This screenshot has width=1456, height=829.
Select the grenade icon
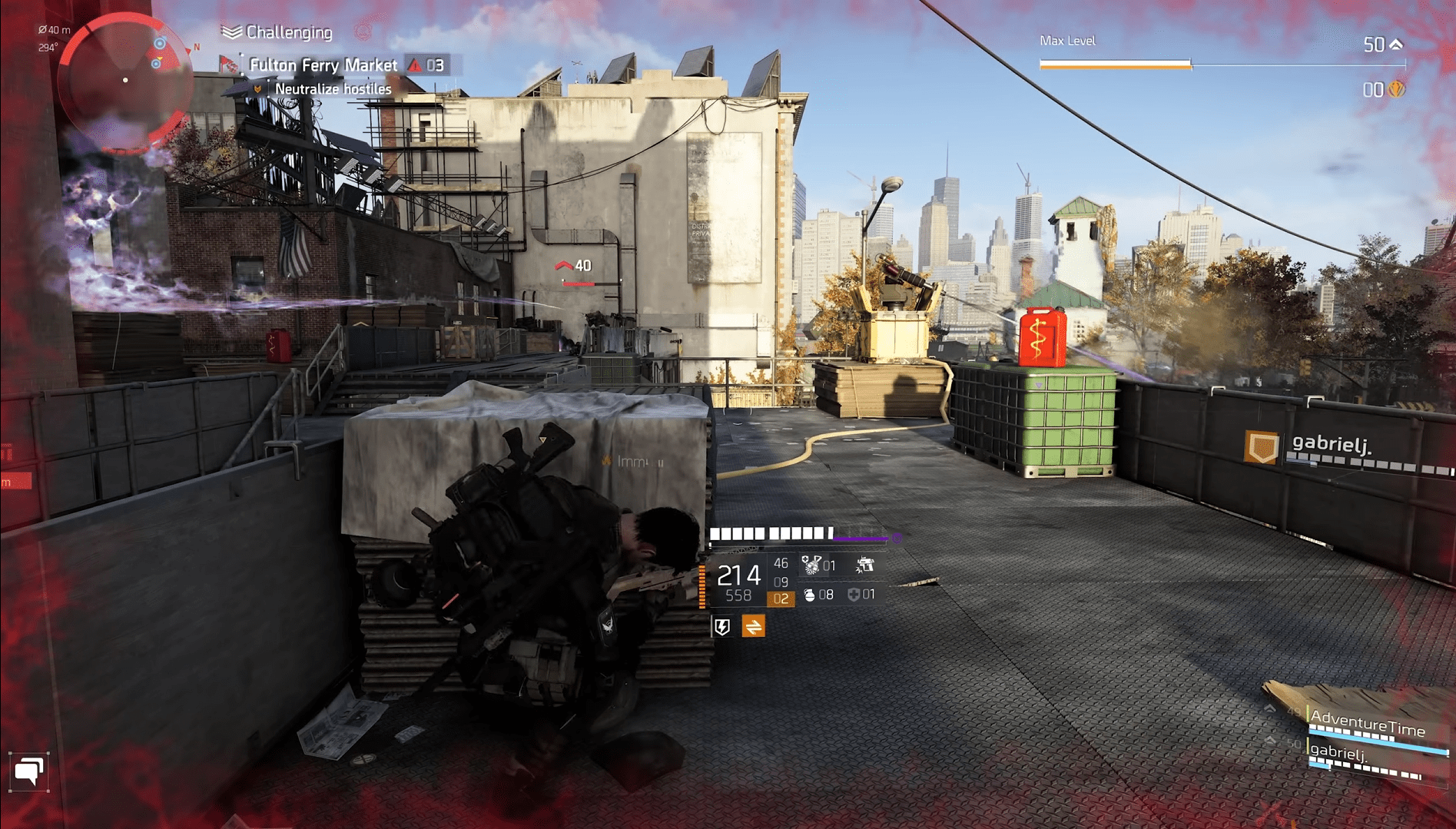pyautogui.click(x=809, y=595)
